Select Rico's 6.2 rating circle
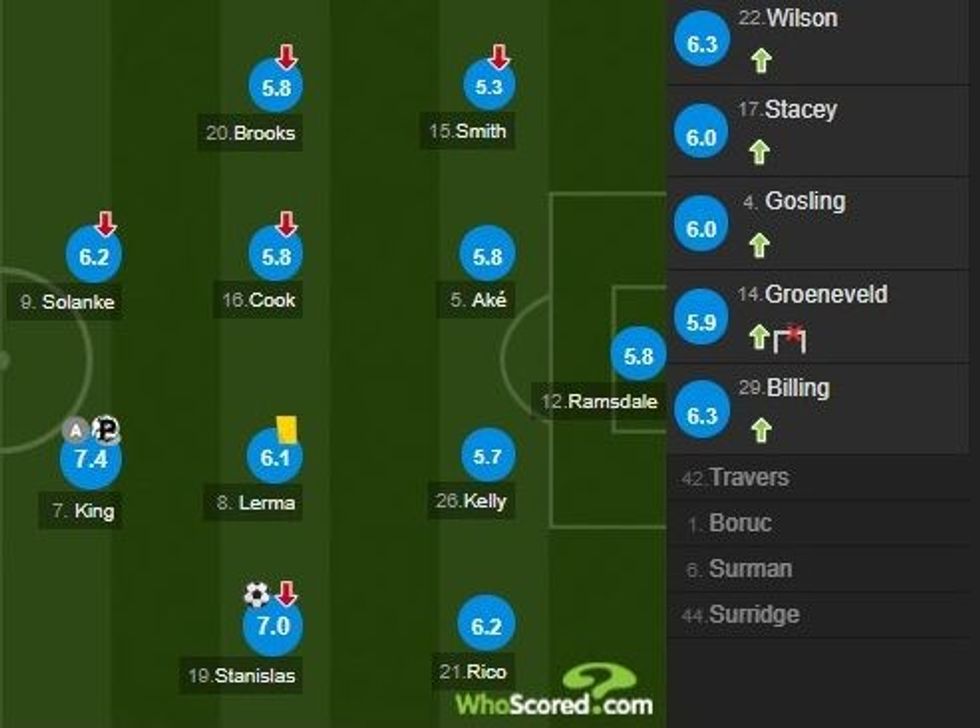 point(487,627)
